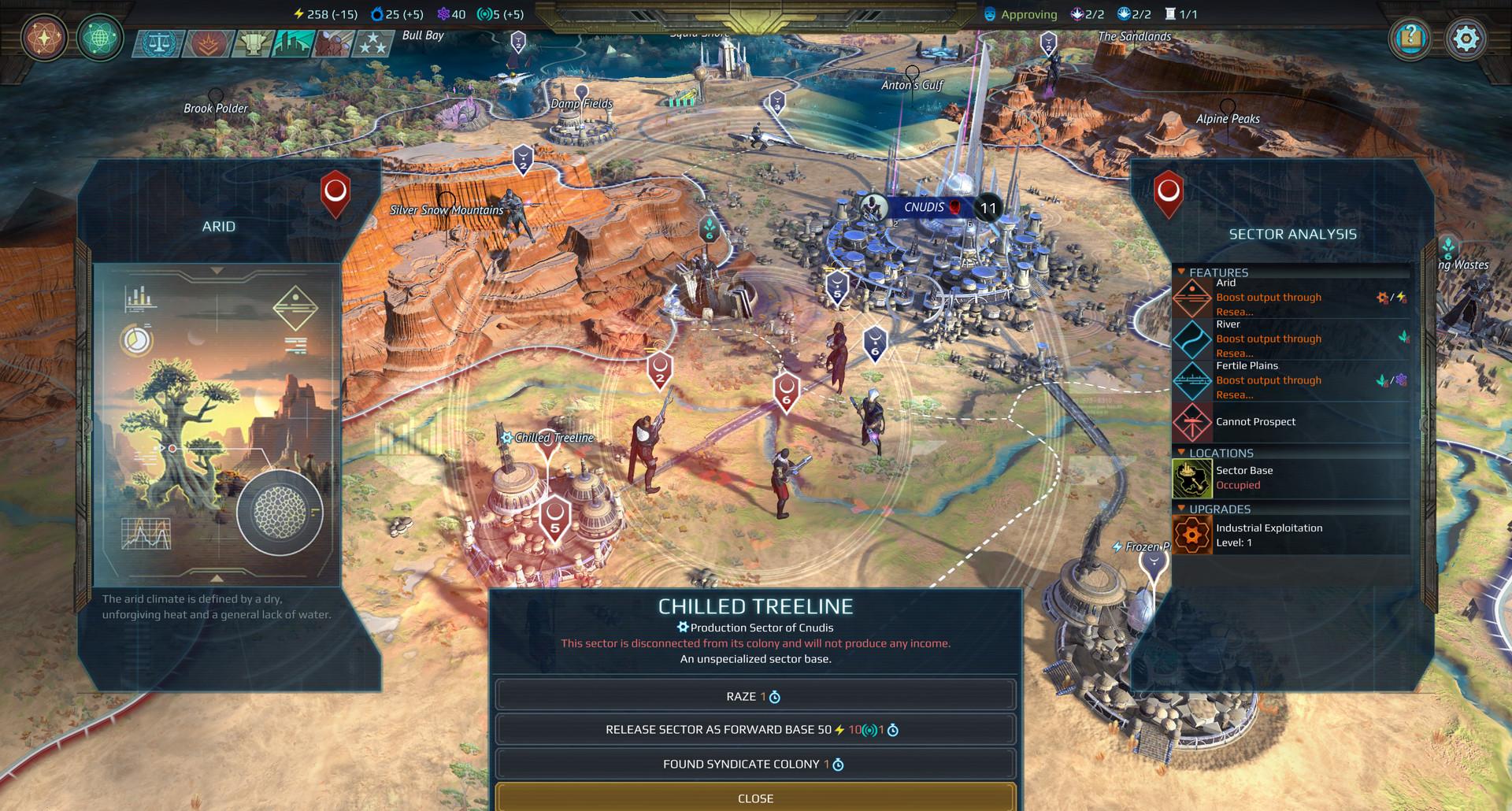Open the scales diplomacy tab
The height and width of the screenshot is (811, 1512).
(157, 44)
